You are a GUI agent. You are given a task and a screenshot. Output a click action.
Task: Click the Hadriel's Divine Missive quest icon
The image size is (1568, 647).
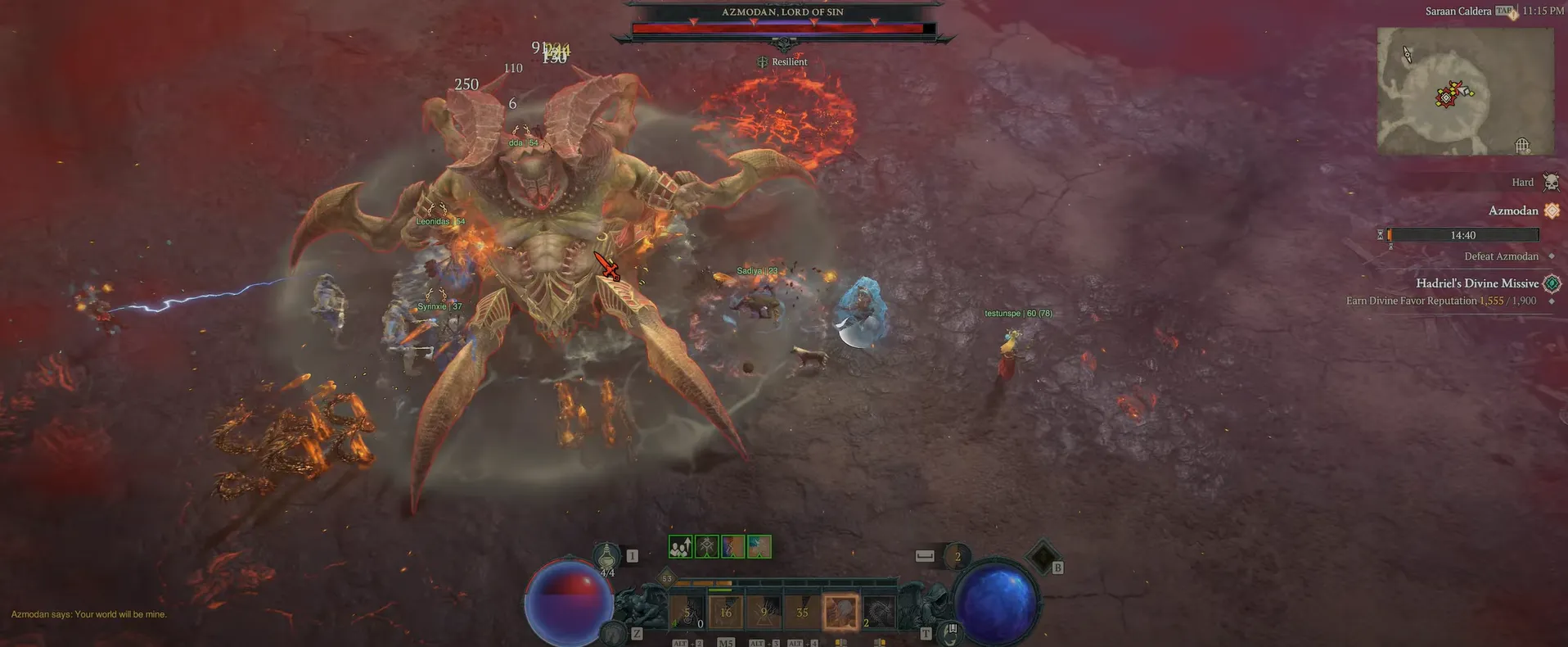1552,283
